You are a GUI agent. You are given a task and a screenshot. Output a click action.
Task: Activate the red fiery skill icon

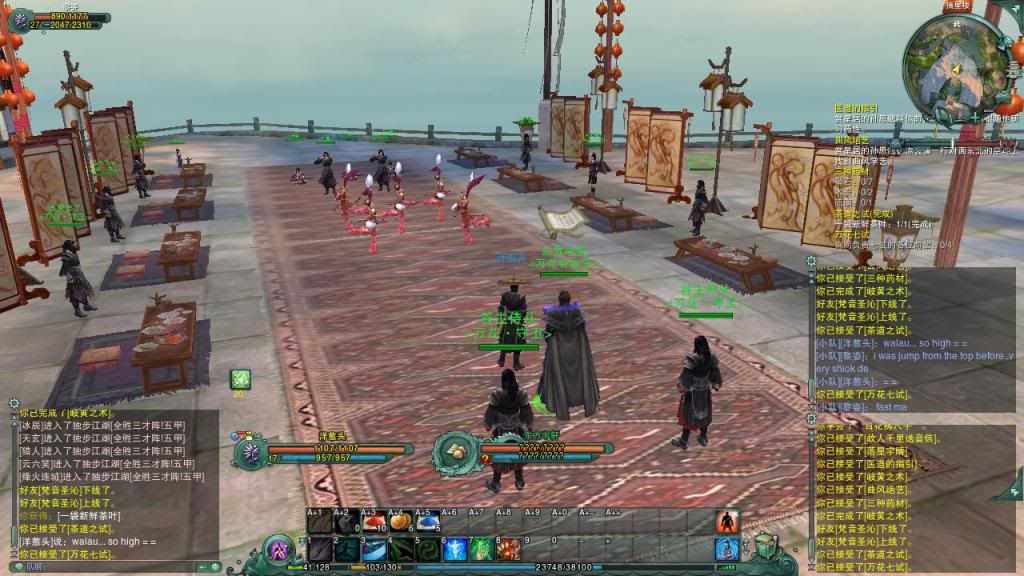509,549
